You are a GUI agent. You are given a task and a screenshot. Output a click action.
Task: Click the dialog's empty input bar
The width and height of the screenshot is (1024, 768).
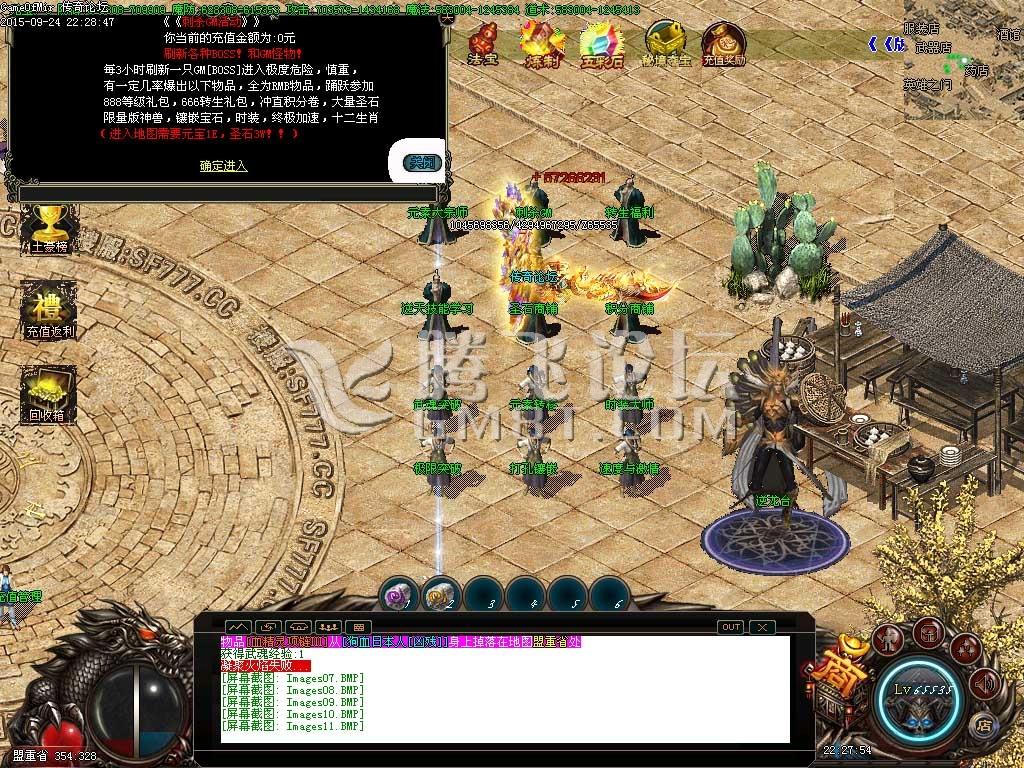coord(226,193)
